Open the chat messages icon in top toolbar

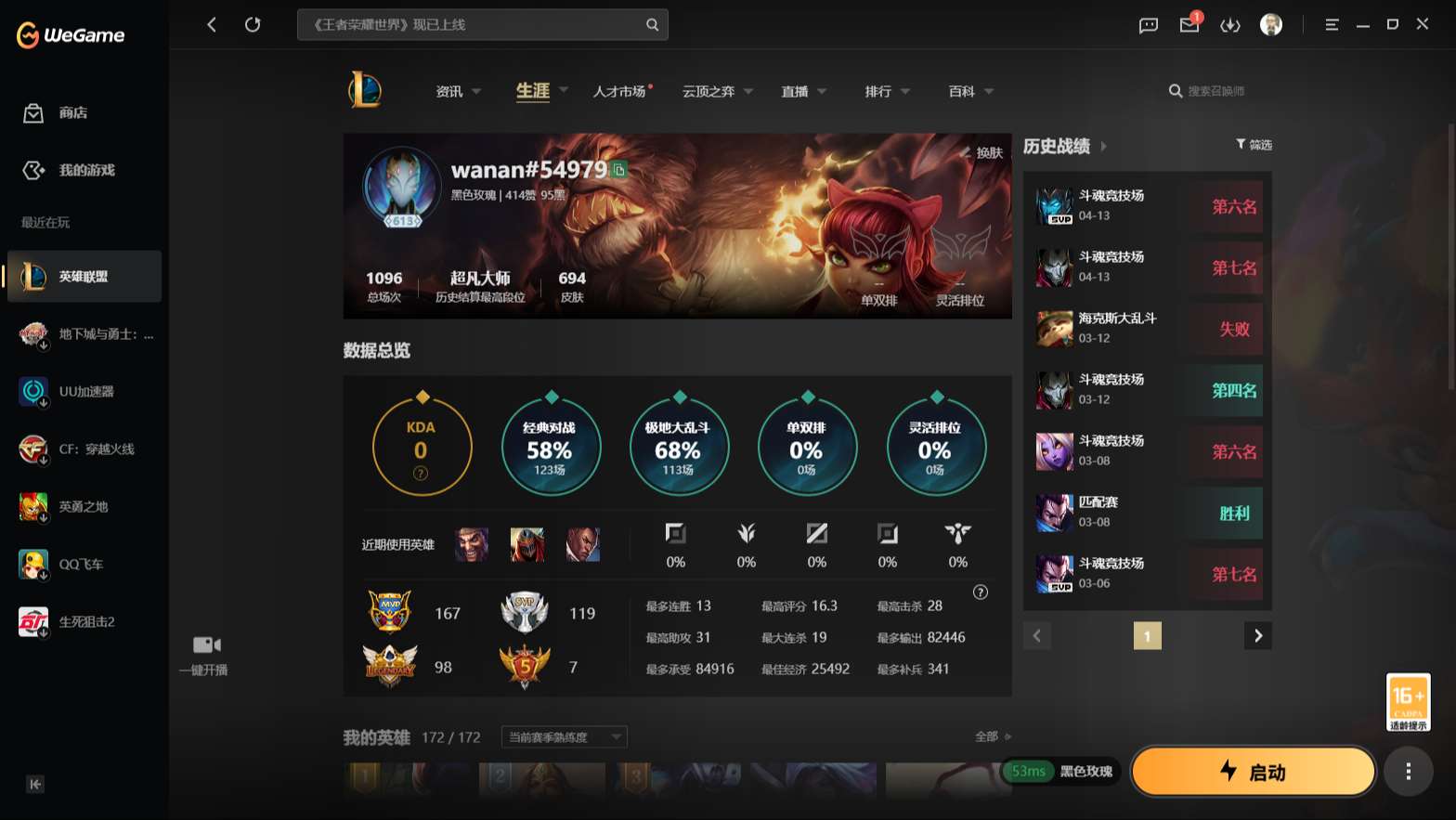pos(1148,25)
